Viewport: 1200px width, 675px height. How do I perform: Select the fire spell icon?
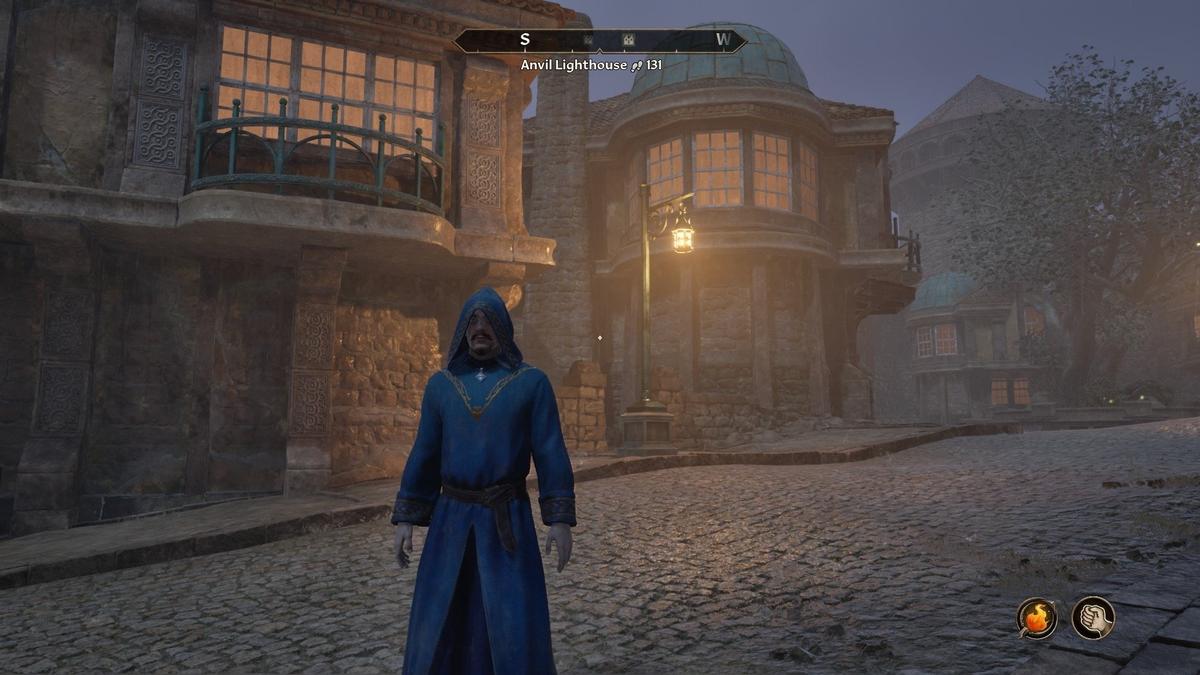pos(1037,617)
